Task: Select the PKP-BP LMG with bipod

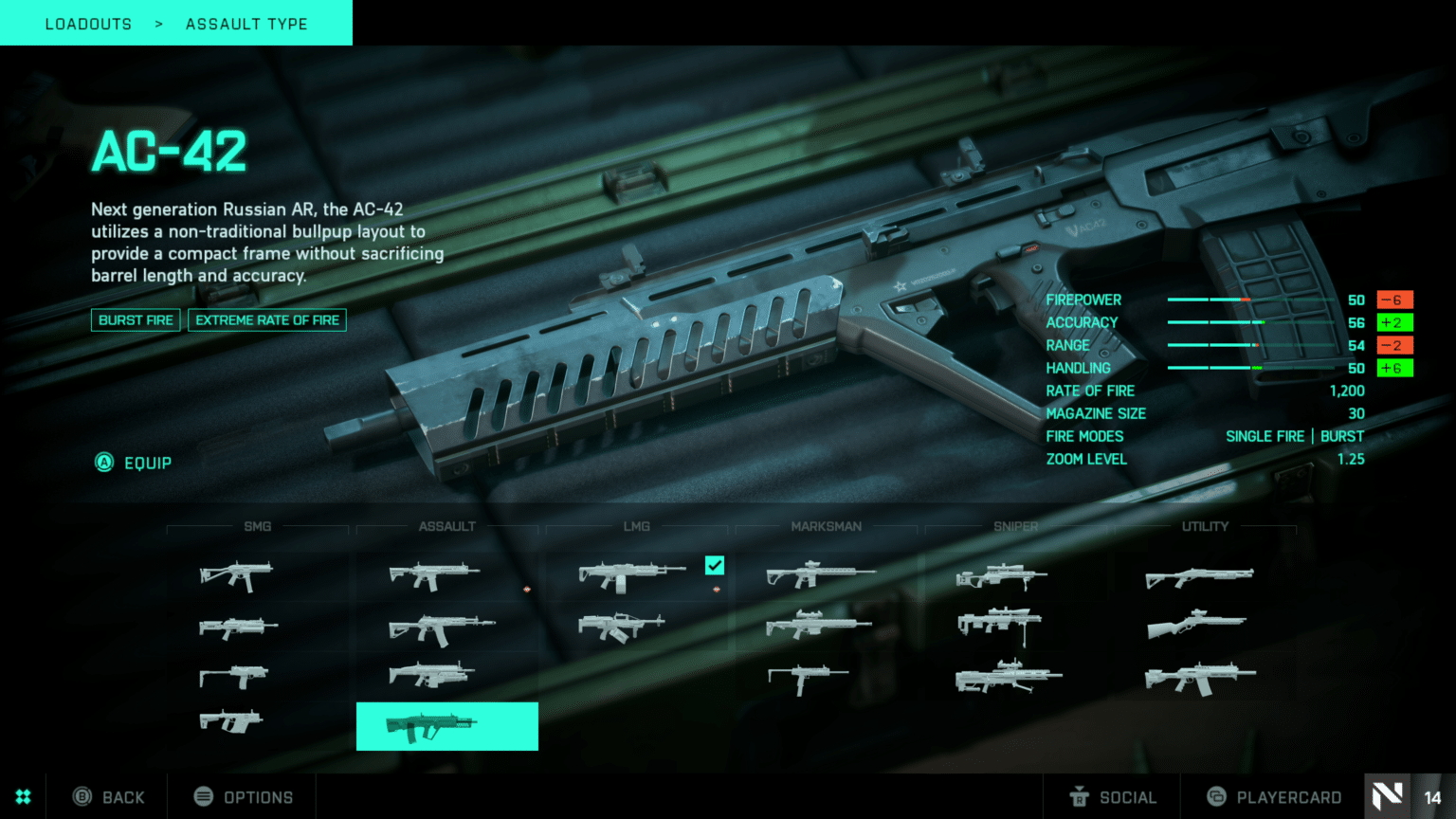Action: point(621,627)
